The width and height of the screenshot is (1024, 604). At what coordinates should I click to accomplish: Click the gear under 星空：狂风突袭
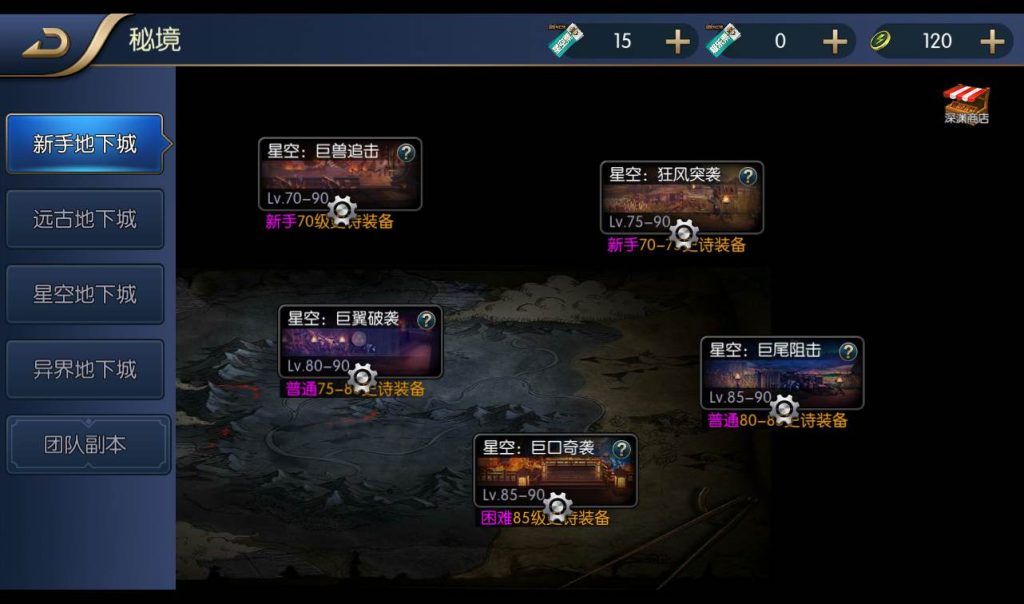(x=684, y=234)
